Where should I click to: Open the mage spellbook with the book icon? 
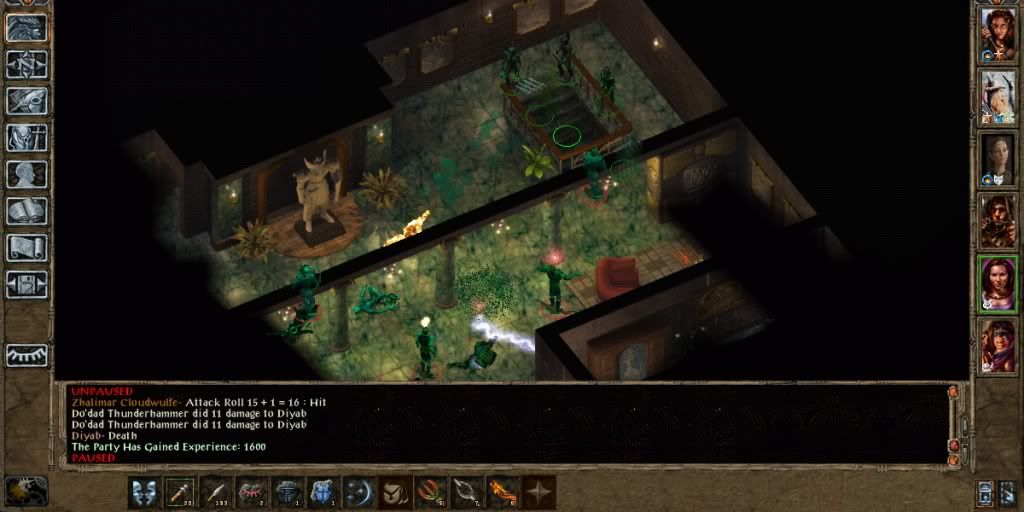(x=27, y=210)
